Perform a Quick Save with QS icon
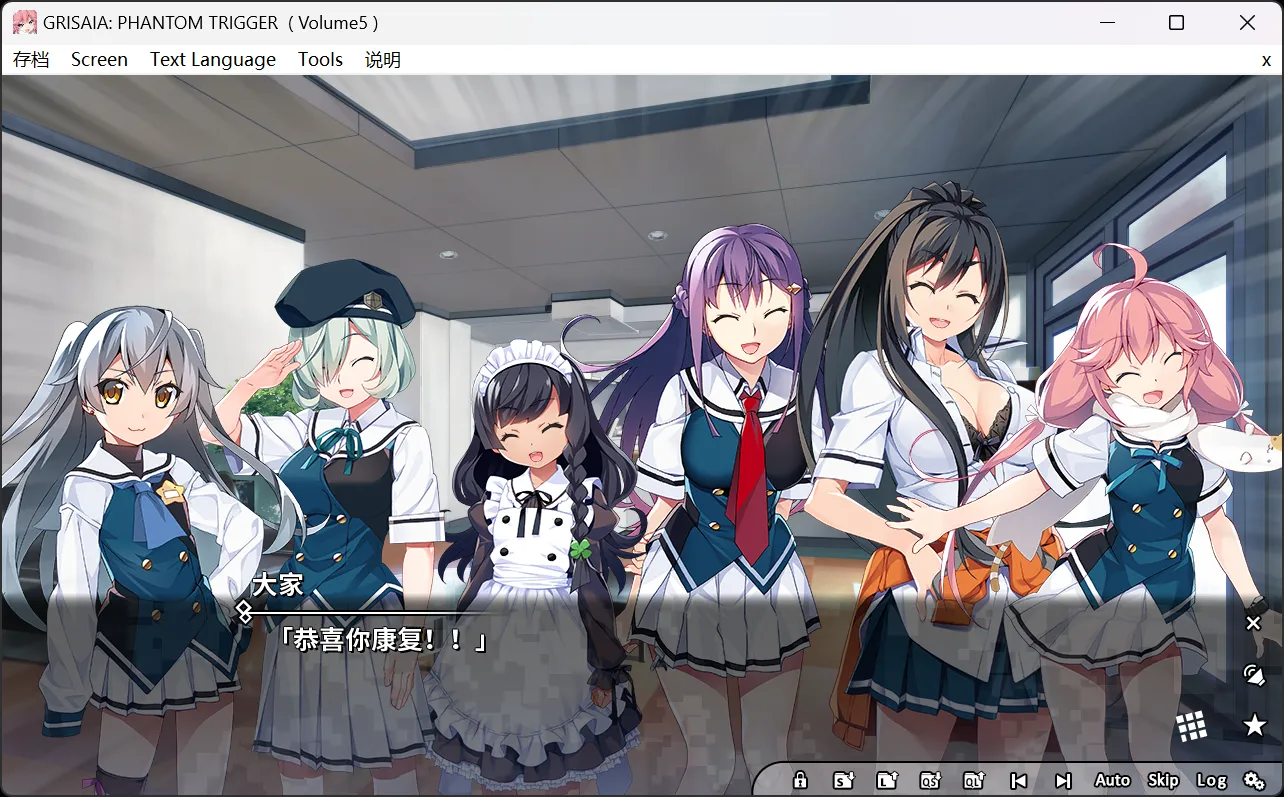The width and height of the screenshot is (1284, 797). (930, 779)
